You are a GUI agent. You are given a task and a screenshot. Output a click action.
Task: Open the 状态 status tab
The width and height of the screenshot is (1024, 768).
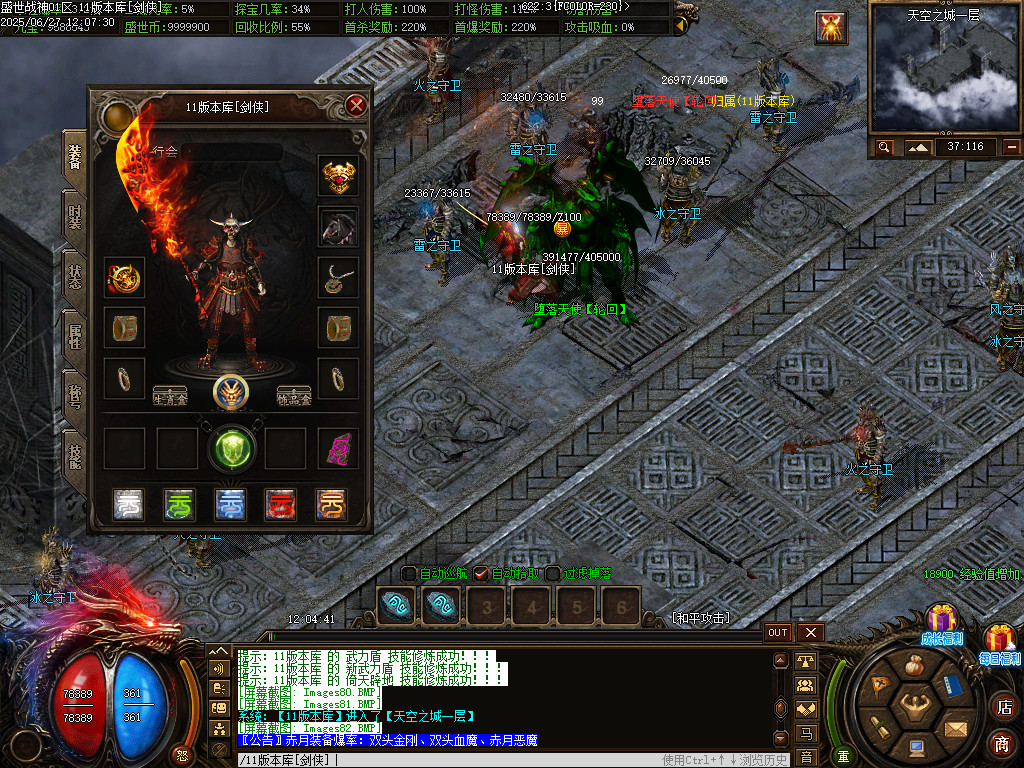tap(75, 276)
